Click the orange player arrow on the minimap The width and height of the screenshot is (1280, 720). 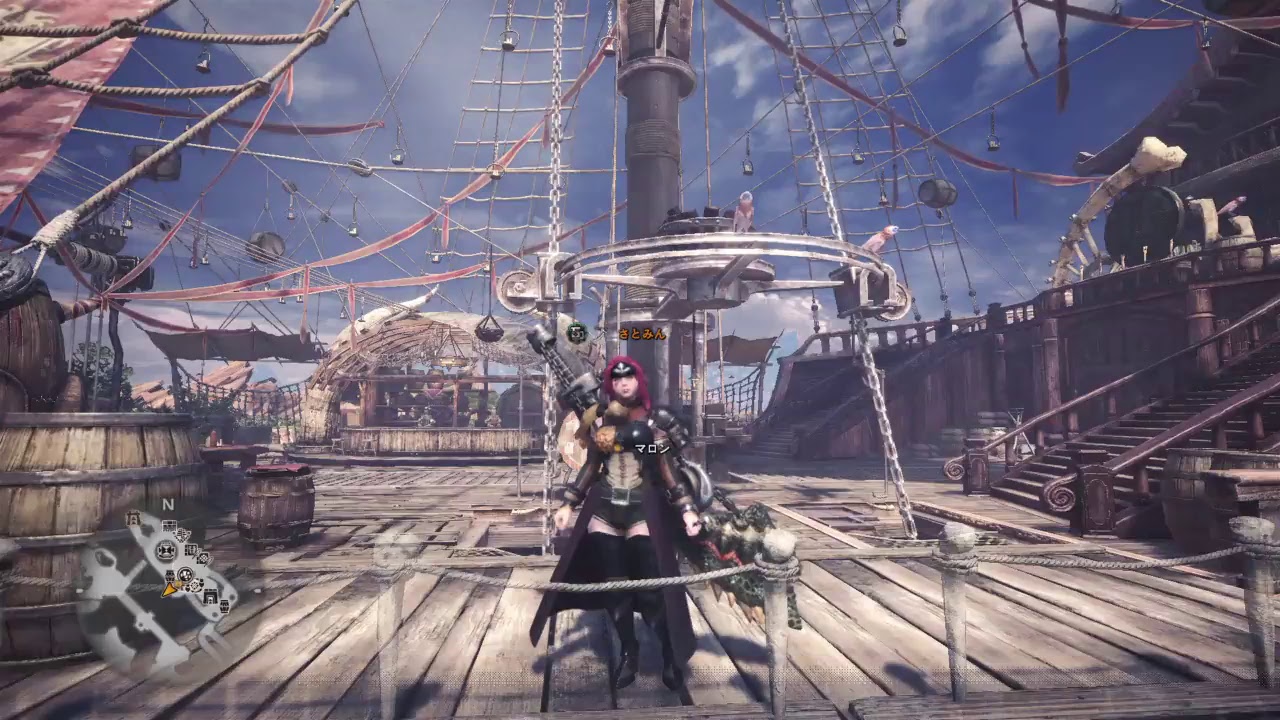point(169,590)
